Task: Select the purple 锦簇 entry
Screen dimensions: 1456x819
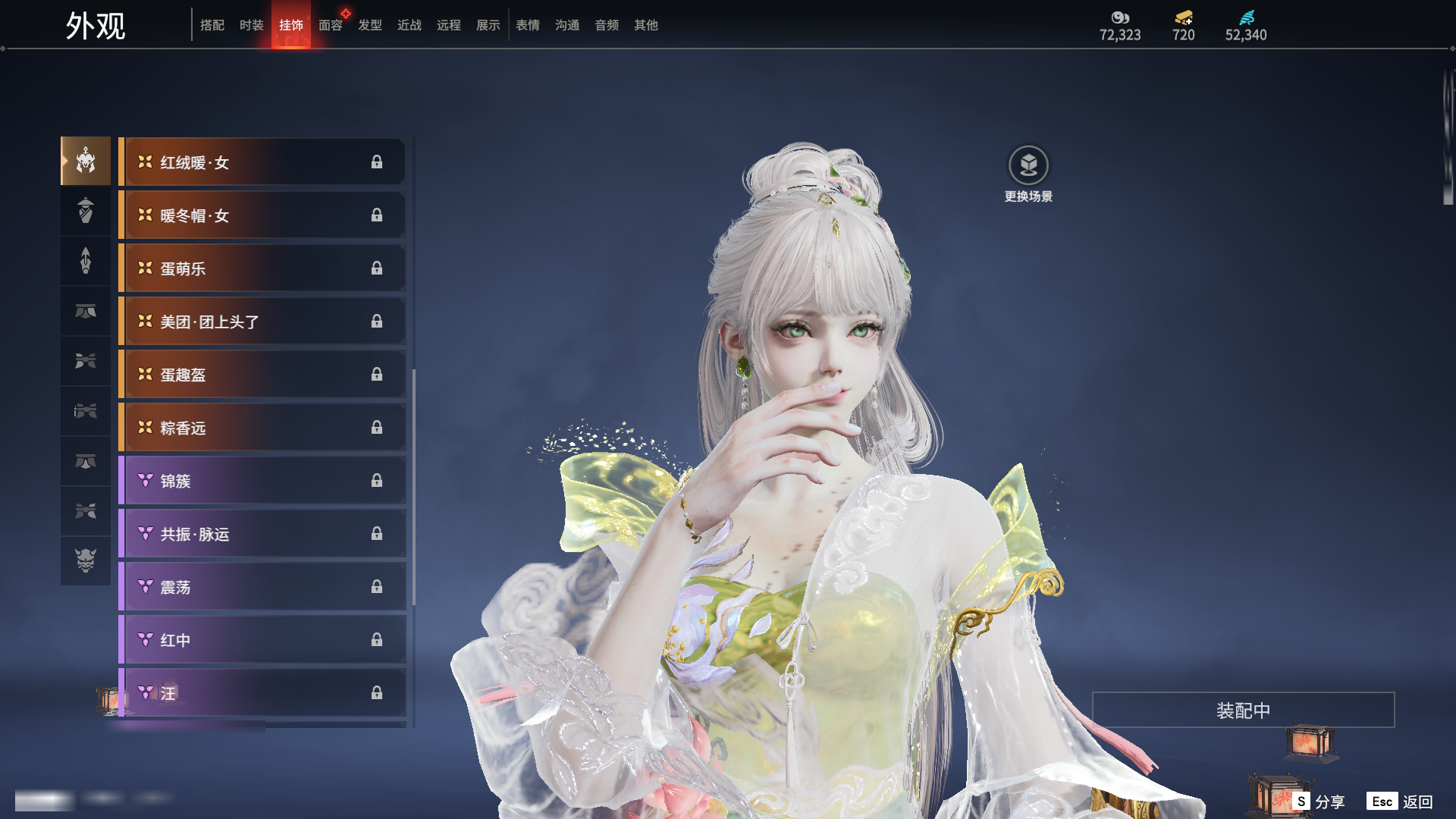Action: (x=262, y=481)
